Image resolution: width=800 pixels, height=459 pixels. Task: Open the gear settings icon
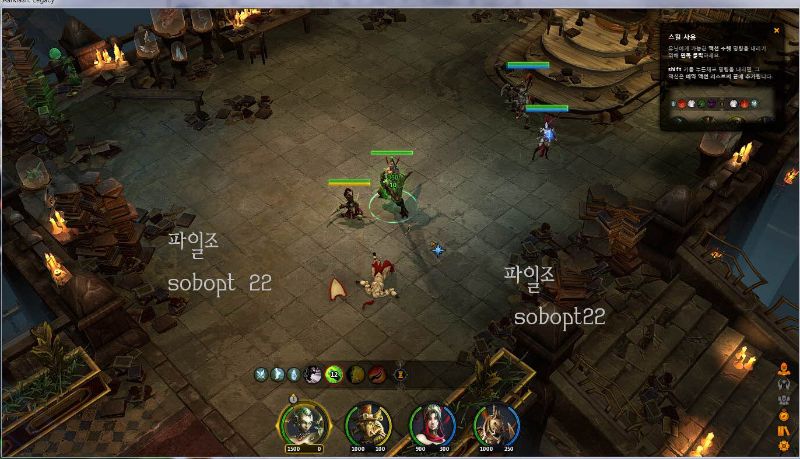coord(784,445)
